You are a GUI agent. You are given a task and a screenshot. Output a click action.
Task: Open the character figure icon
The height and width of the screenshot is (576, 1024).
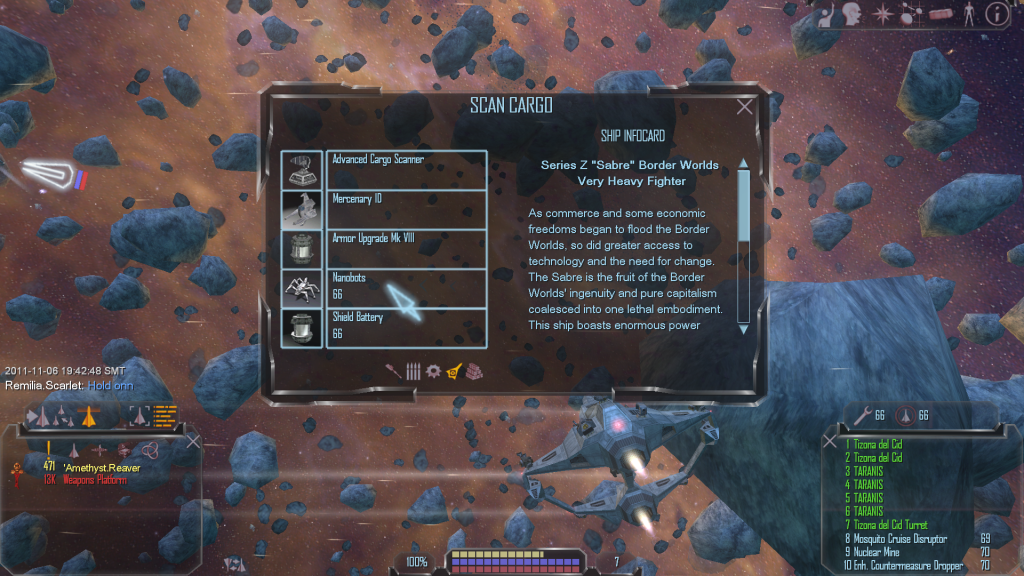pos(968,14)
